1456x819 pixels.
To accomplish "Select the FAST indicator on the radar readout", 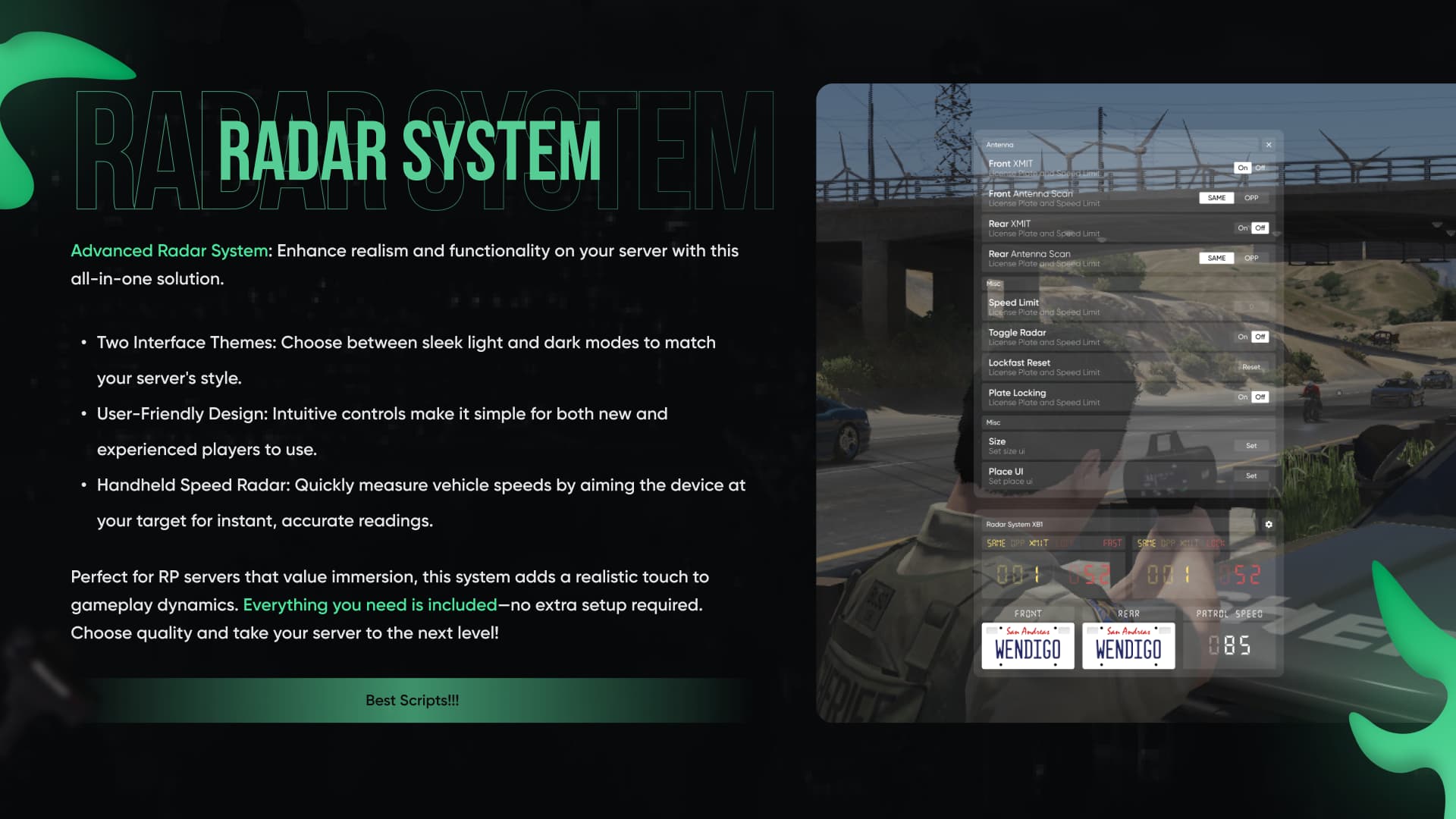I will point(1112,543).
